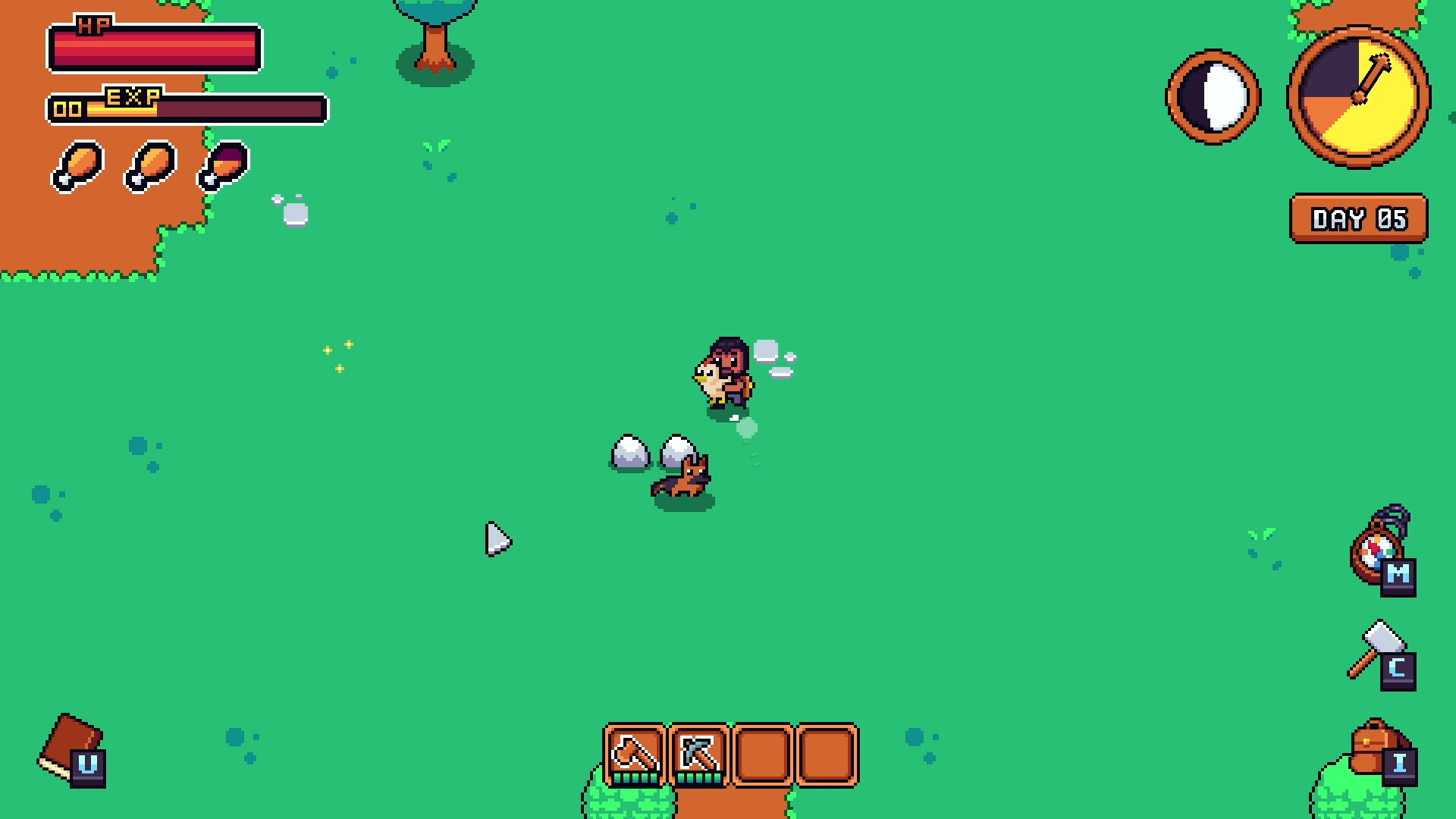Click the day-night clock dial
The width and height of the screenshot is (1456, 819).
tap(1357, 99)
